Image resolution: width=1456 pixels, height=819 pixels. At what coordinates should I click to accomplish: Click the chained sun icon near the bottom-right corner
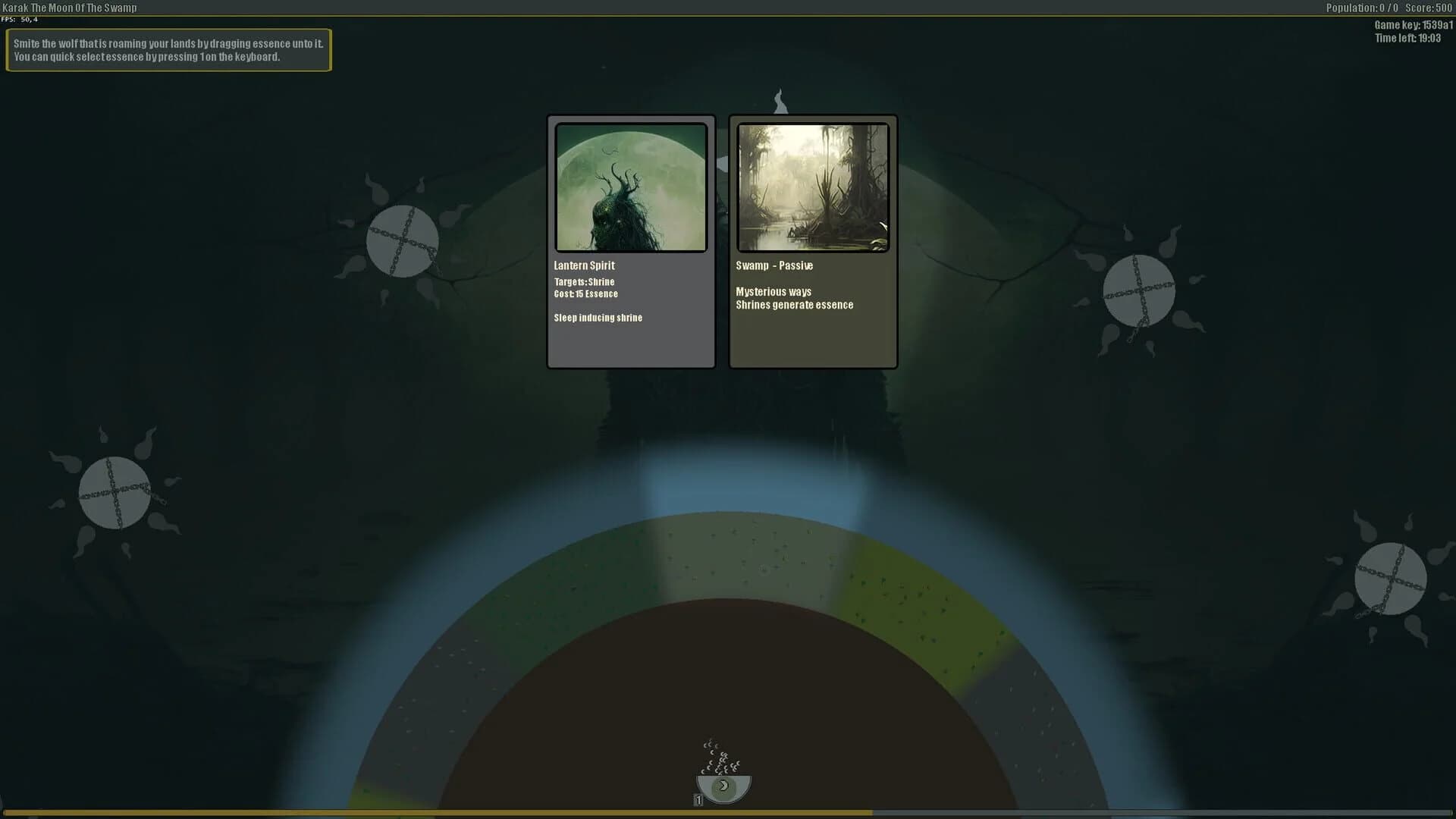1392,579
